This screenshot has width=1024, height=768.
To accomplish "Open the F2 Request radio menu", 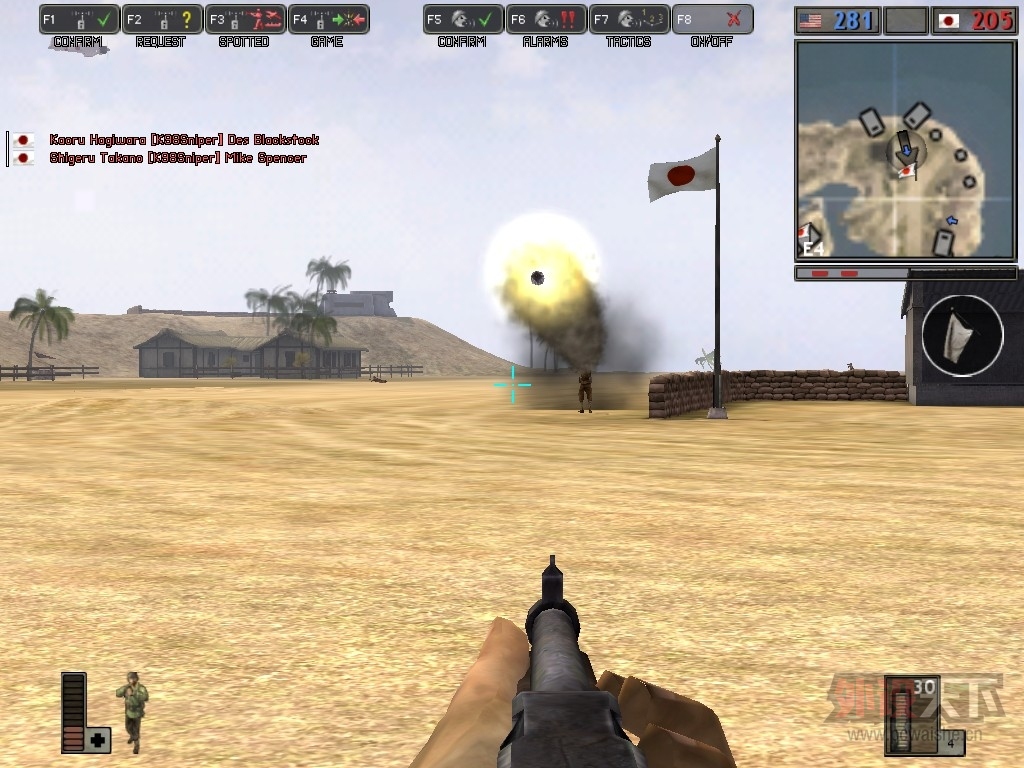I will coord(163,20).
